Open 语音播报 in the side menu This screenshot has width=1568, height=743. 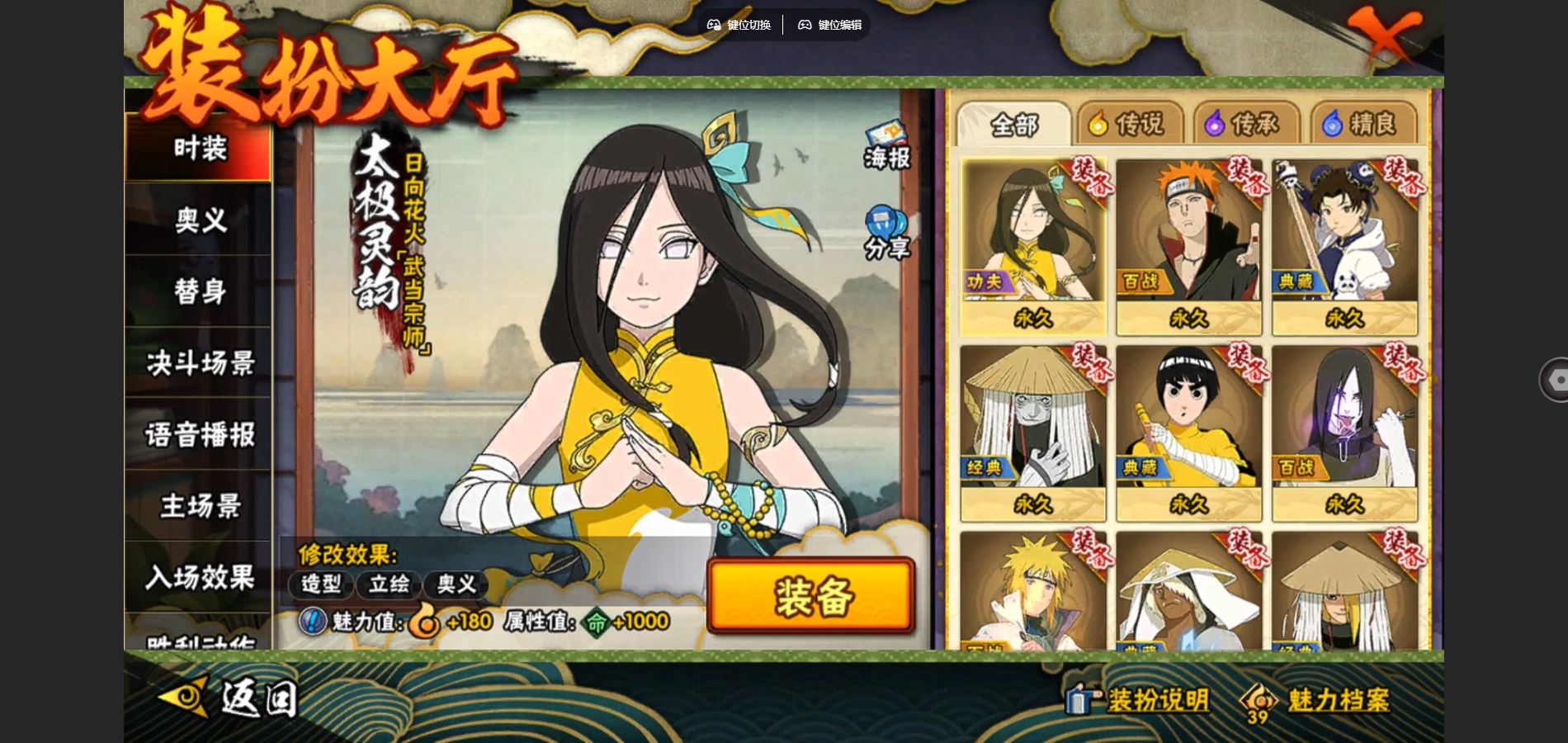coord(199,434)
